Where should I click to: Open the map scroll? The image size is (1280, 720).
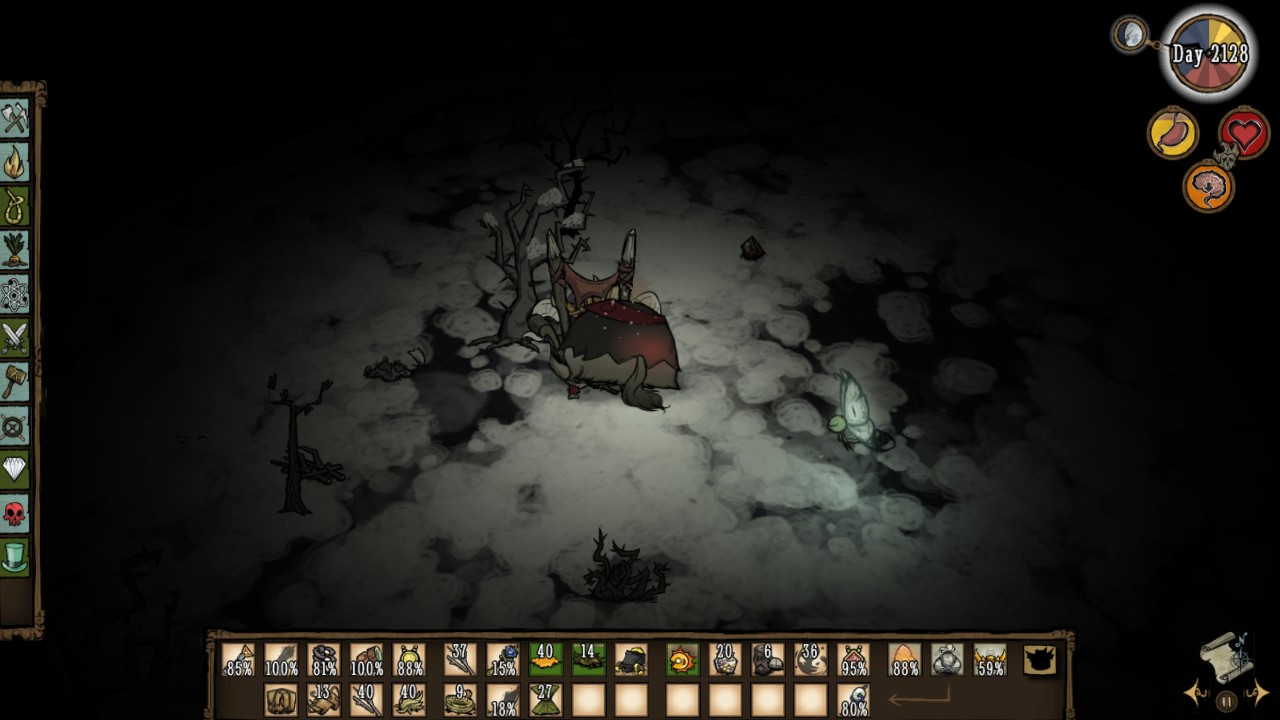(1227, 654)
